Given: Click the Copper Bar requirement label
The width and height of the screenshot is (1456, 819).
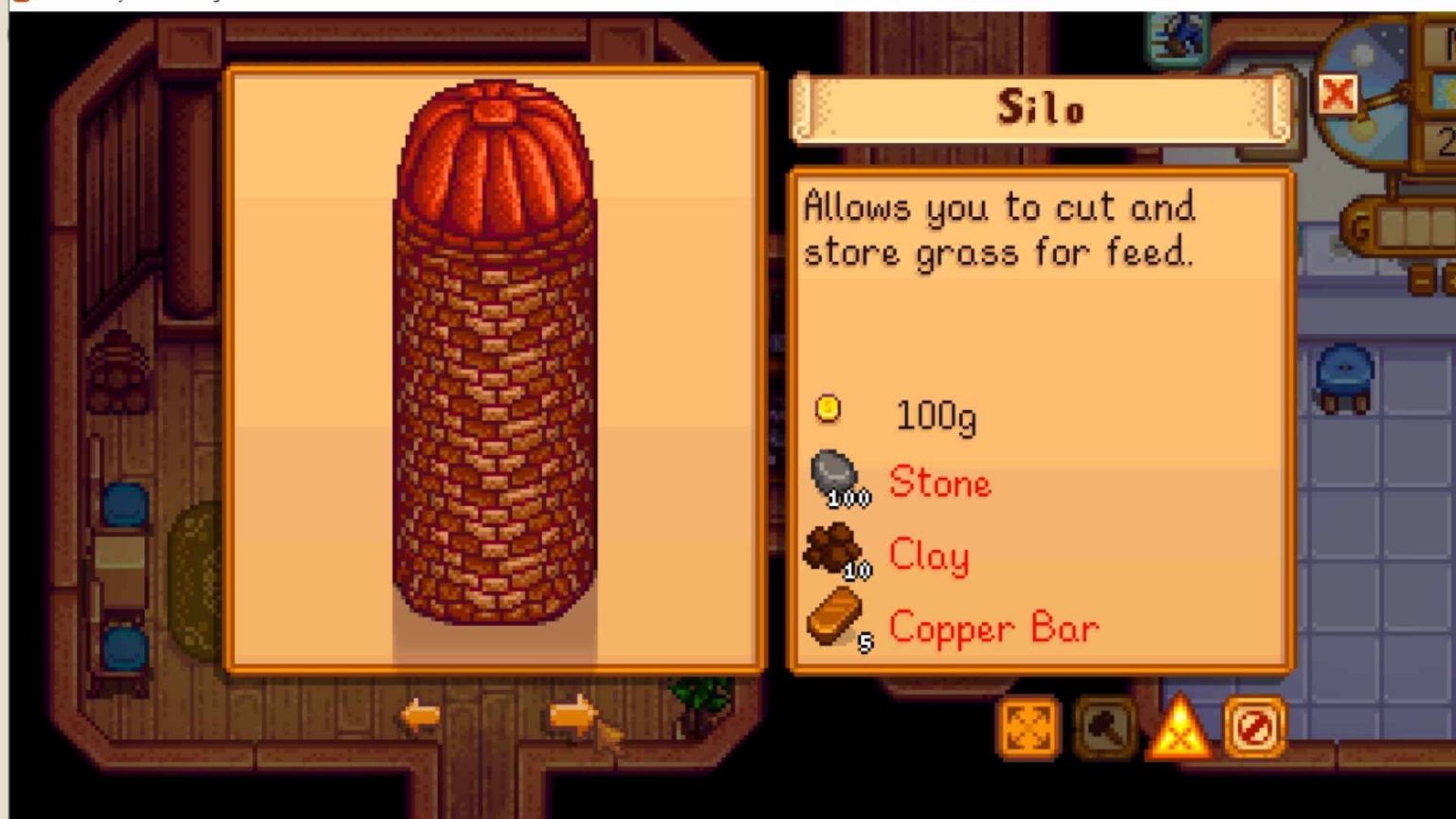Looking at the screenshot, I should pos(992,626).
